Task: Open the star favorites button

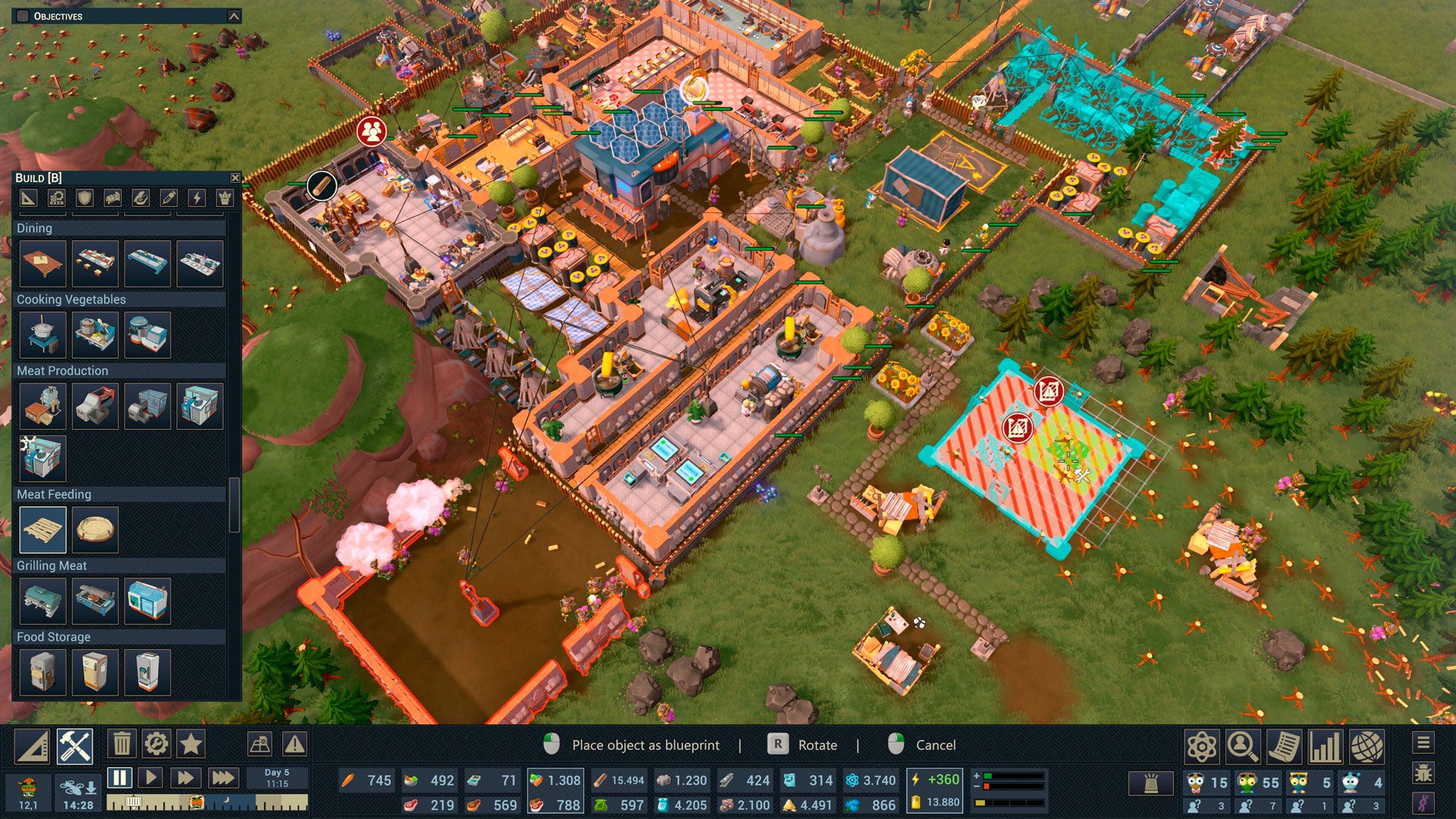Action: click(x=190, y=744)
